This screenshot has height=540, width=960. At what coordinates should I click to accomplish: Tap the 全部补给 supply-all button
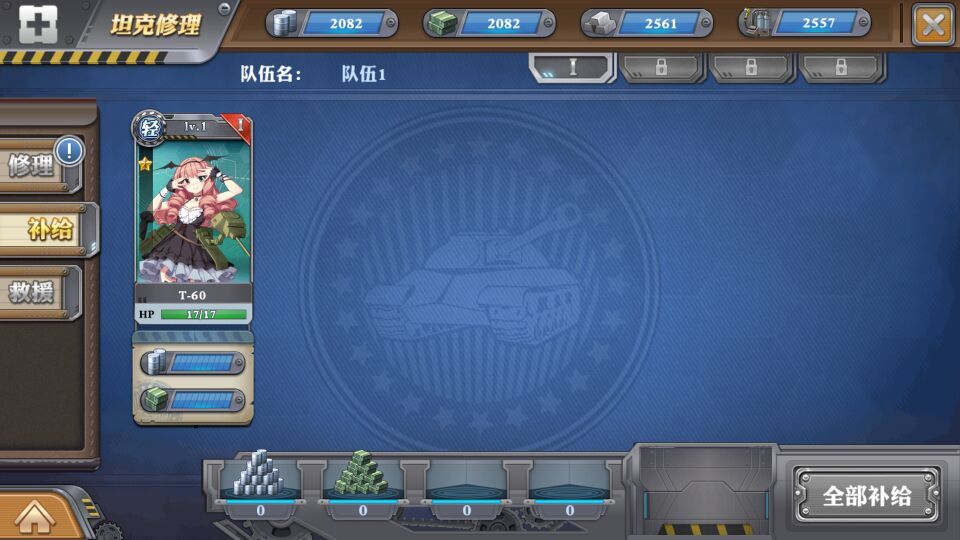pos(867,496)
